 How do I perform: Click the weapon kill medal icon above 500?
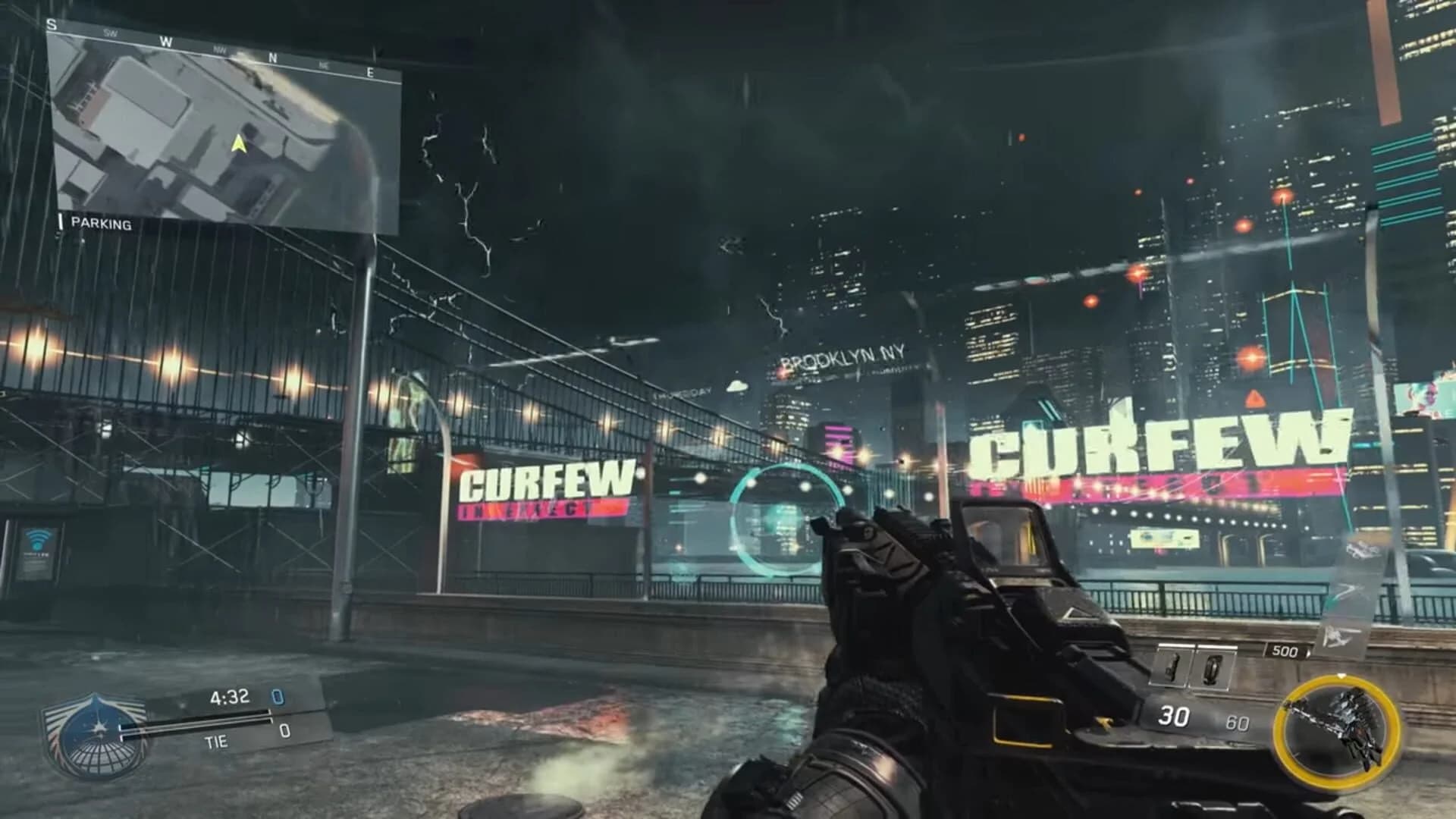click(1336, 637)
